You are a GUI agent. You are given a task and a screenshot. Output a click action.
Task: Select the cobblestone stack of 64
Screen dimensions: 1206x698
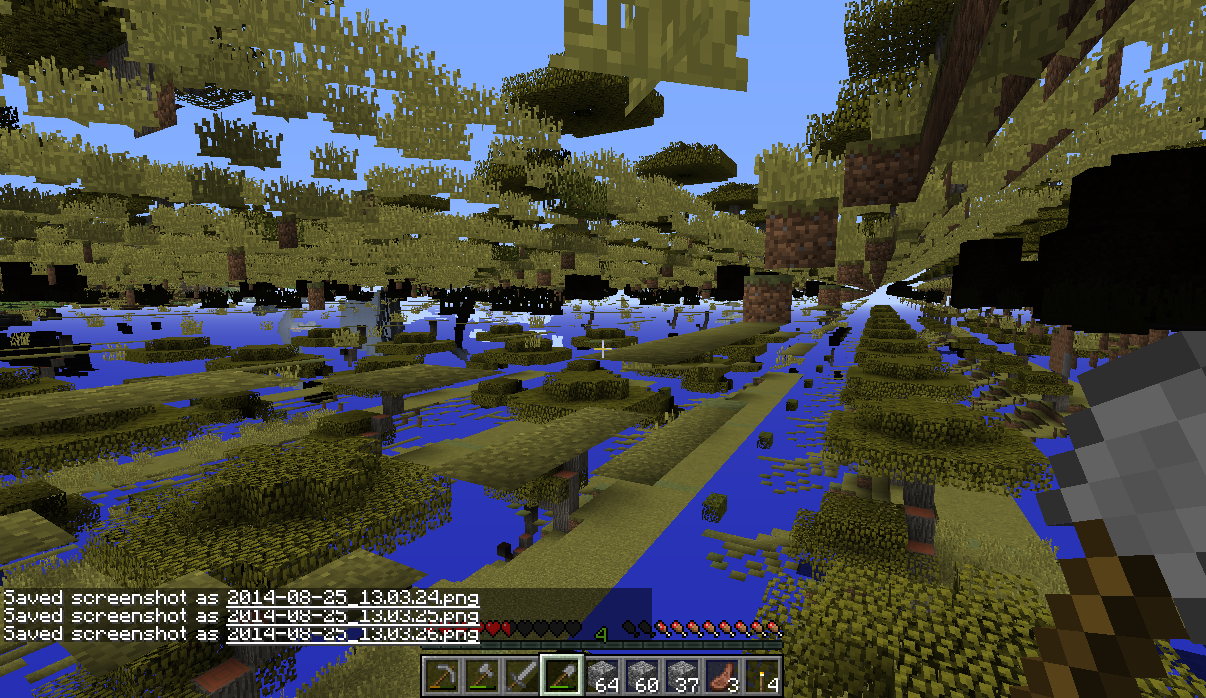point(602,676)
